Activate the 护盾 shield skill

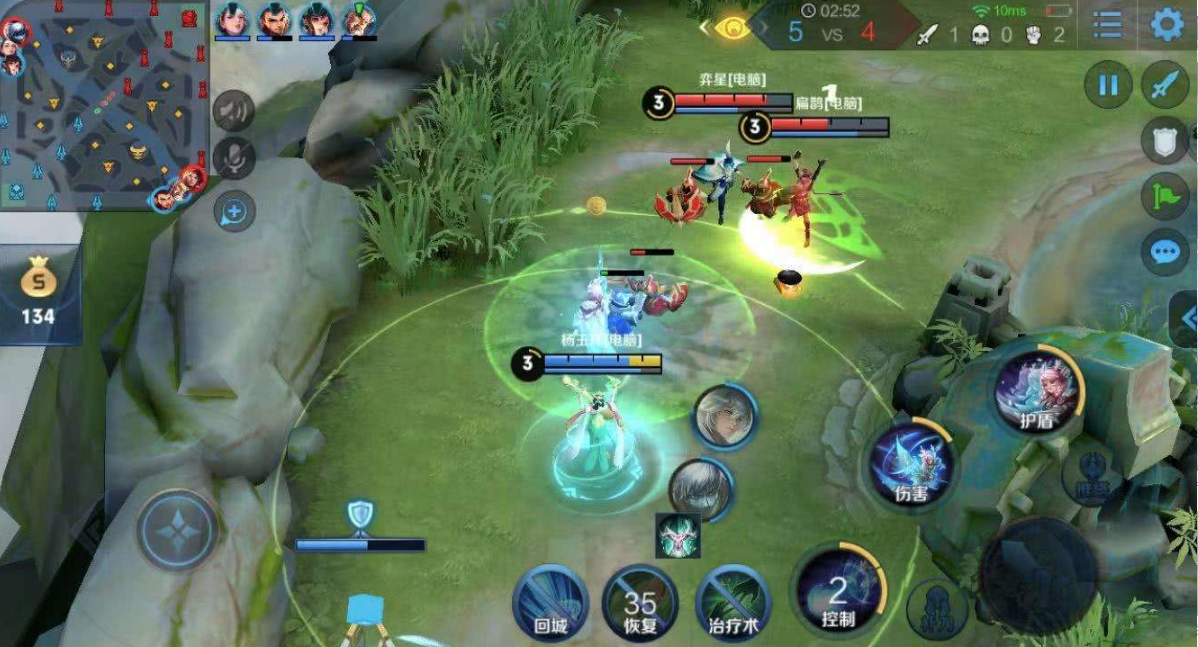pos(1039,389)
